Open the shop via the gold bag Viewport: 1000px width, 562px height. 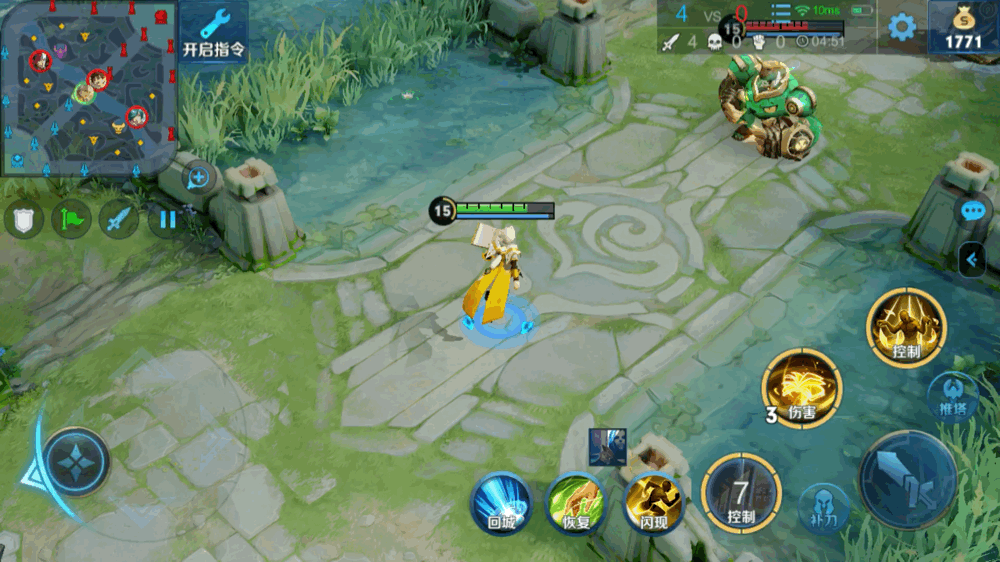[963, 28]
